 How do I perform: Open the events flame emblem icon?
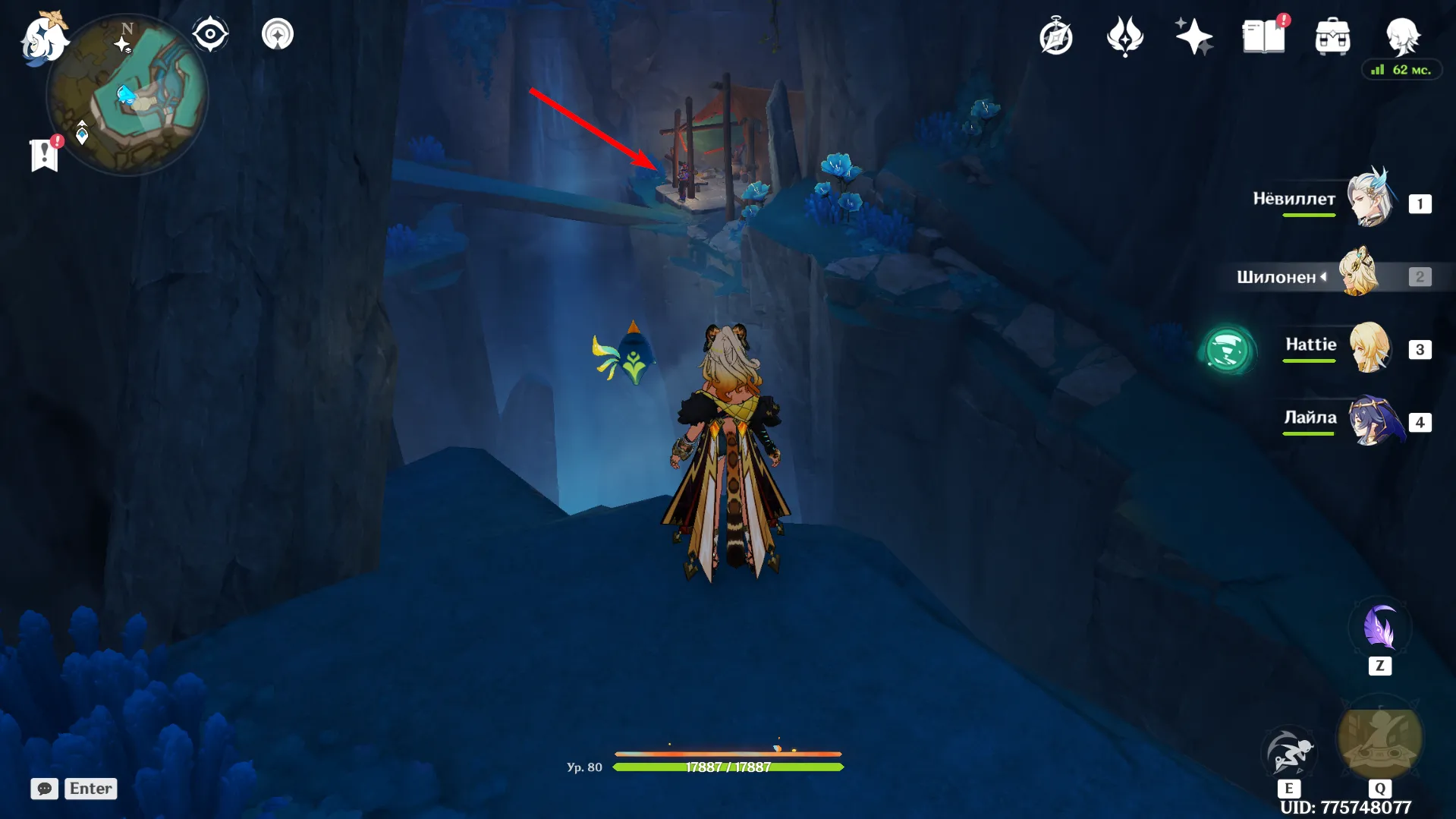pyautogui.click(x=1124, y=36)
